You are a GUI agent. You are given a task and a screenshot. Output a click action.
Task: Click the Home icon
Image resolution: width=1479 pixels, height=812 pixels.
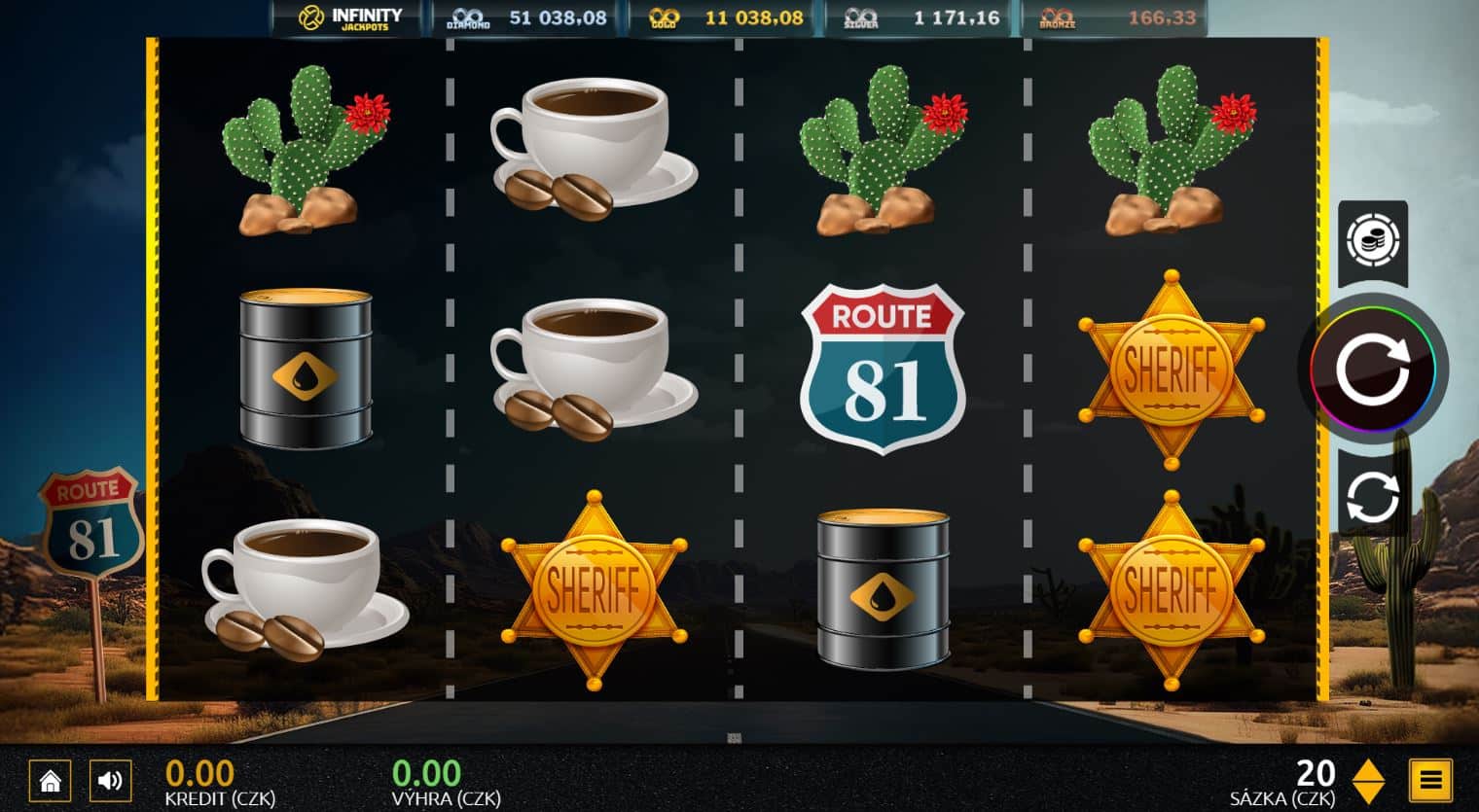coord(50,779)
